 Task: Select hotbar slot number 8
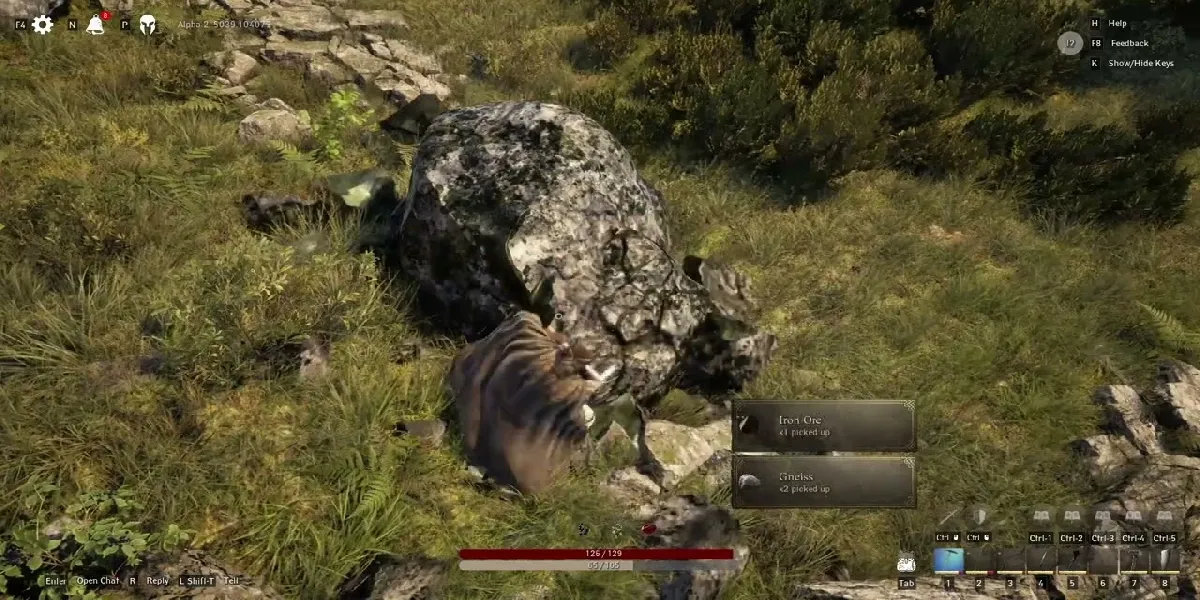tap(1165, 561)
